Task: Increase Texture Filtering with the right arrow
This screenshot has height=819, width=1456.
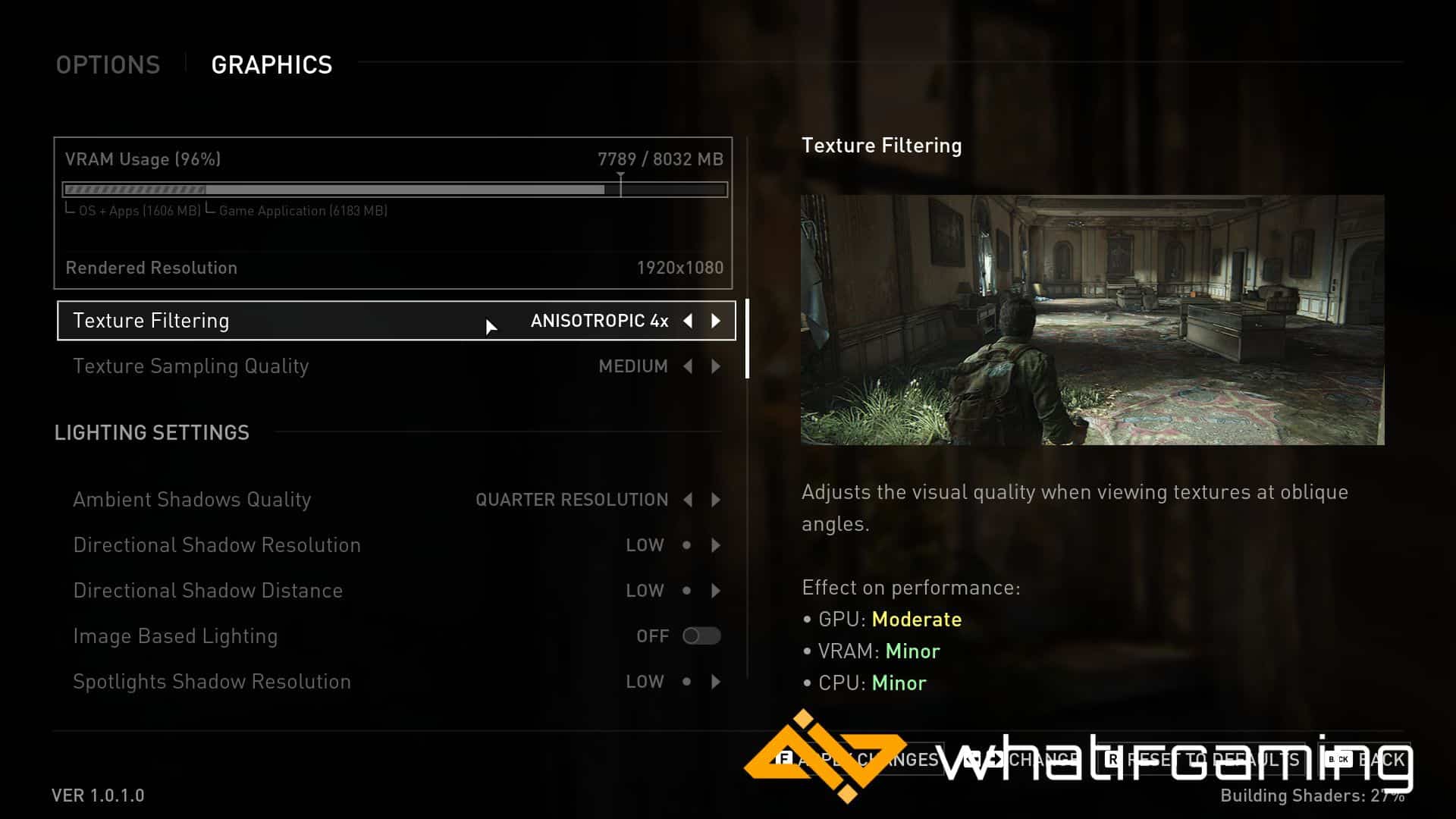Action: [716, 321]
